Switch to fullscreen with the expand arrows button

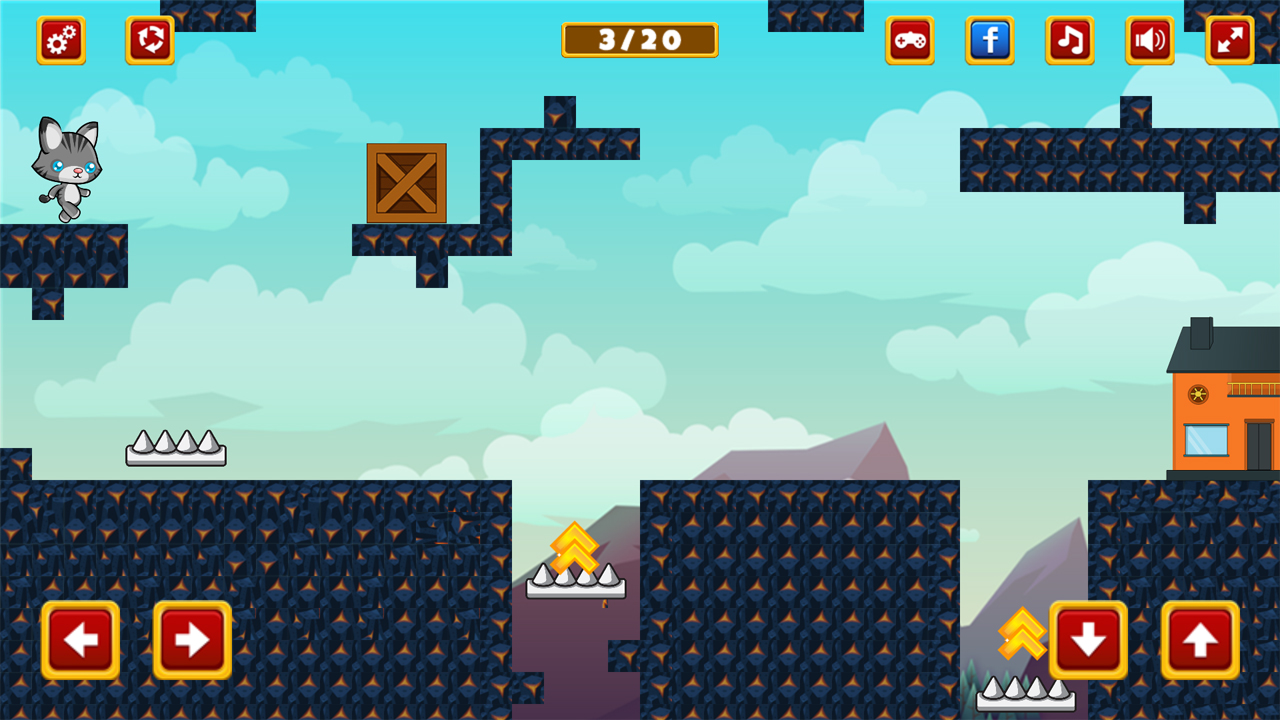click(x=1230, y=41)
